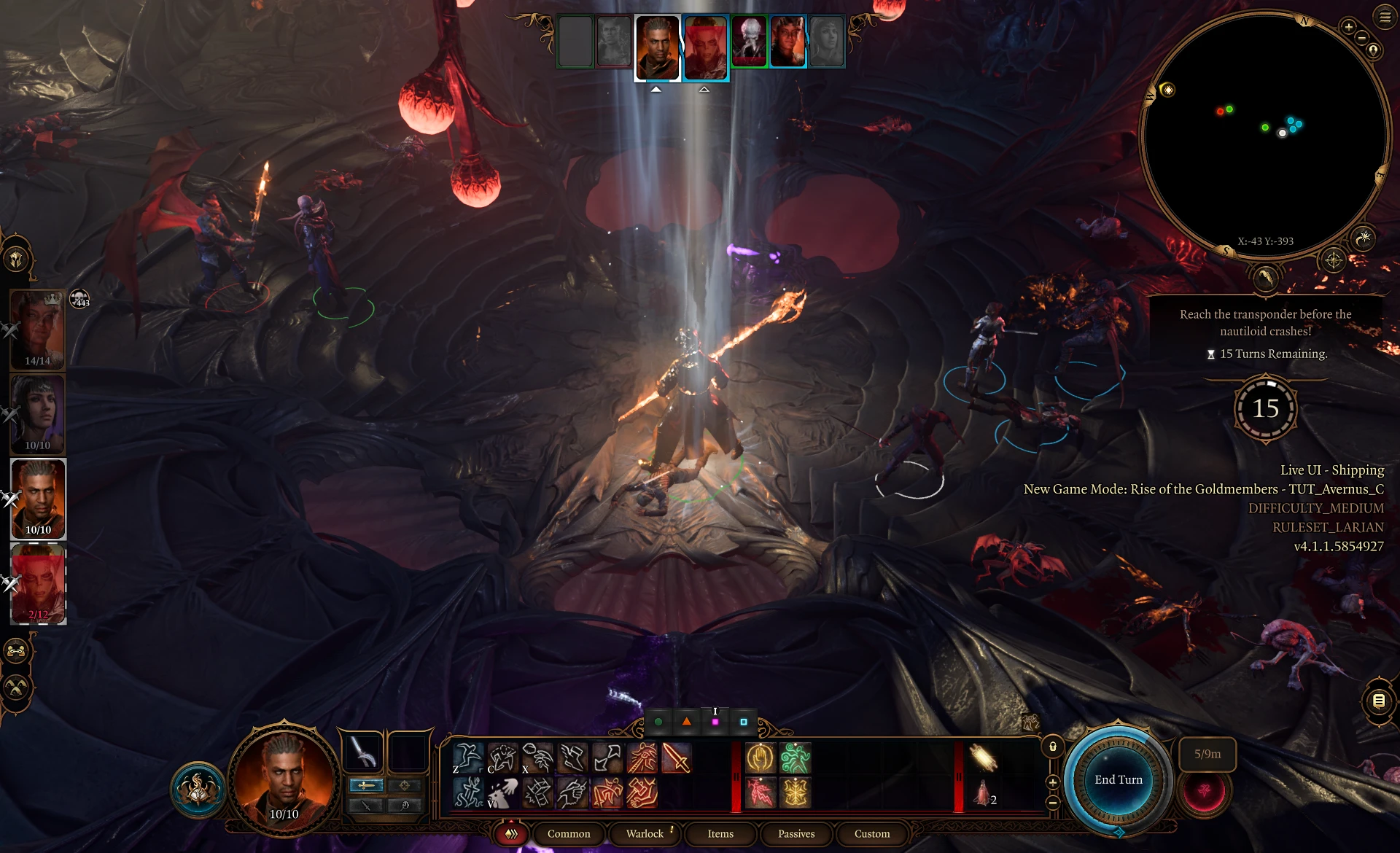
Task: Cast the glowing hand spell icon
Action: click(760, 758)
